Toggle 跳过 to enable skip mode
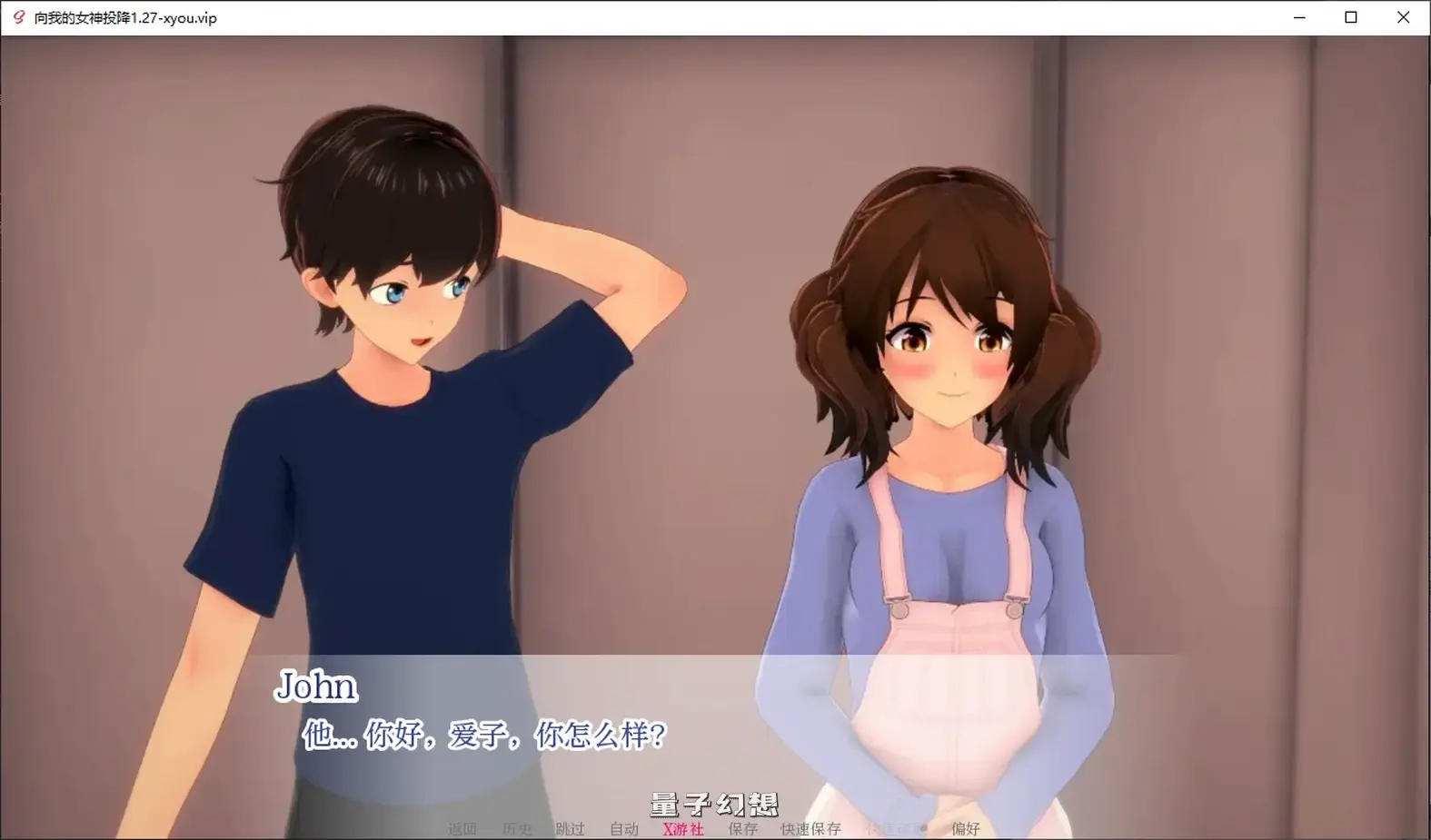The width and height of the screenshot is (1431, 840). [571, 828]
